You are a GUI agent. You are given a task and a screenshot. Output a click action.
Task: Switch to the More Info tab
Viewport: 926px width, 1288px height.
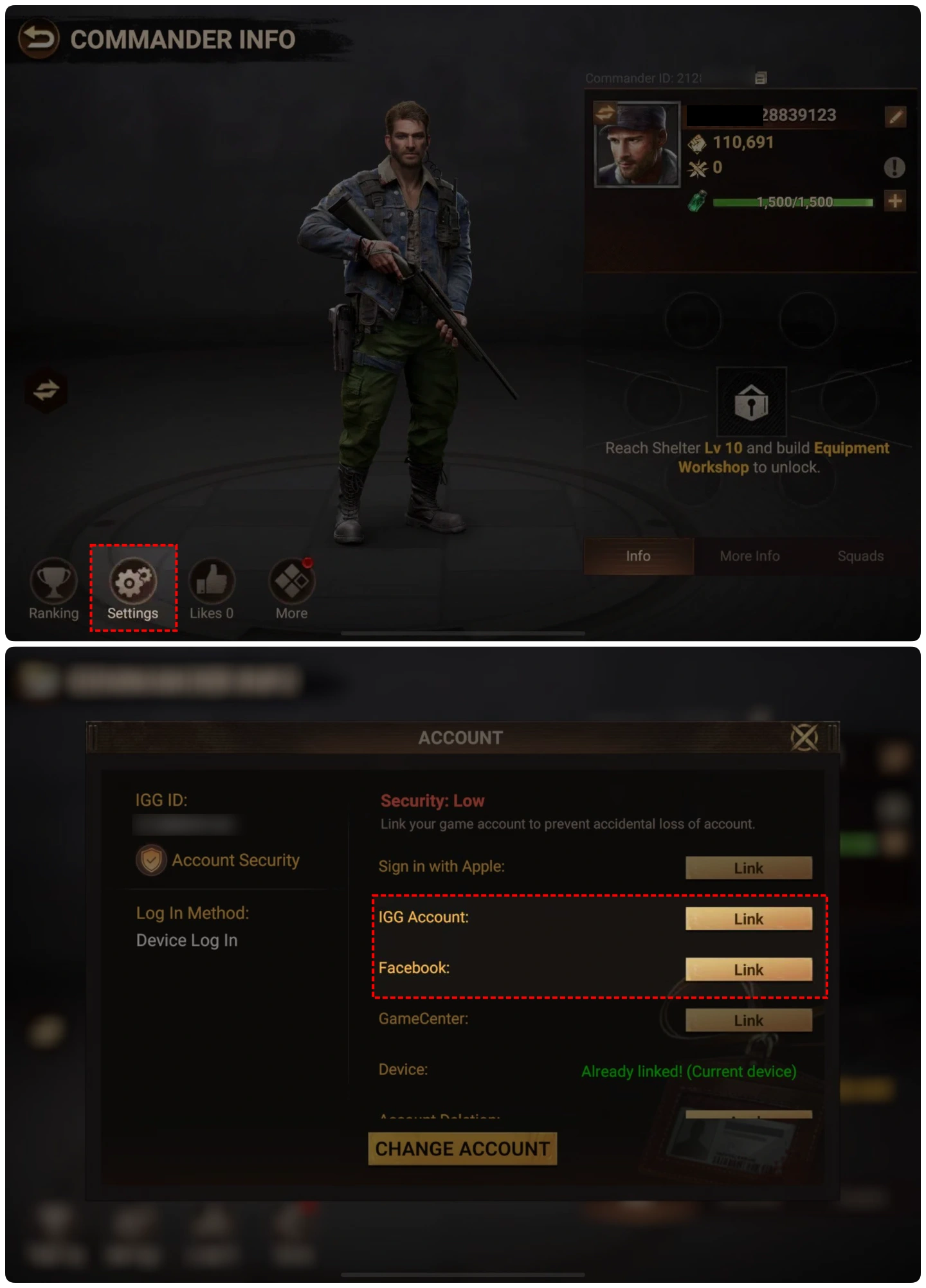(750, 556)
